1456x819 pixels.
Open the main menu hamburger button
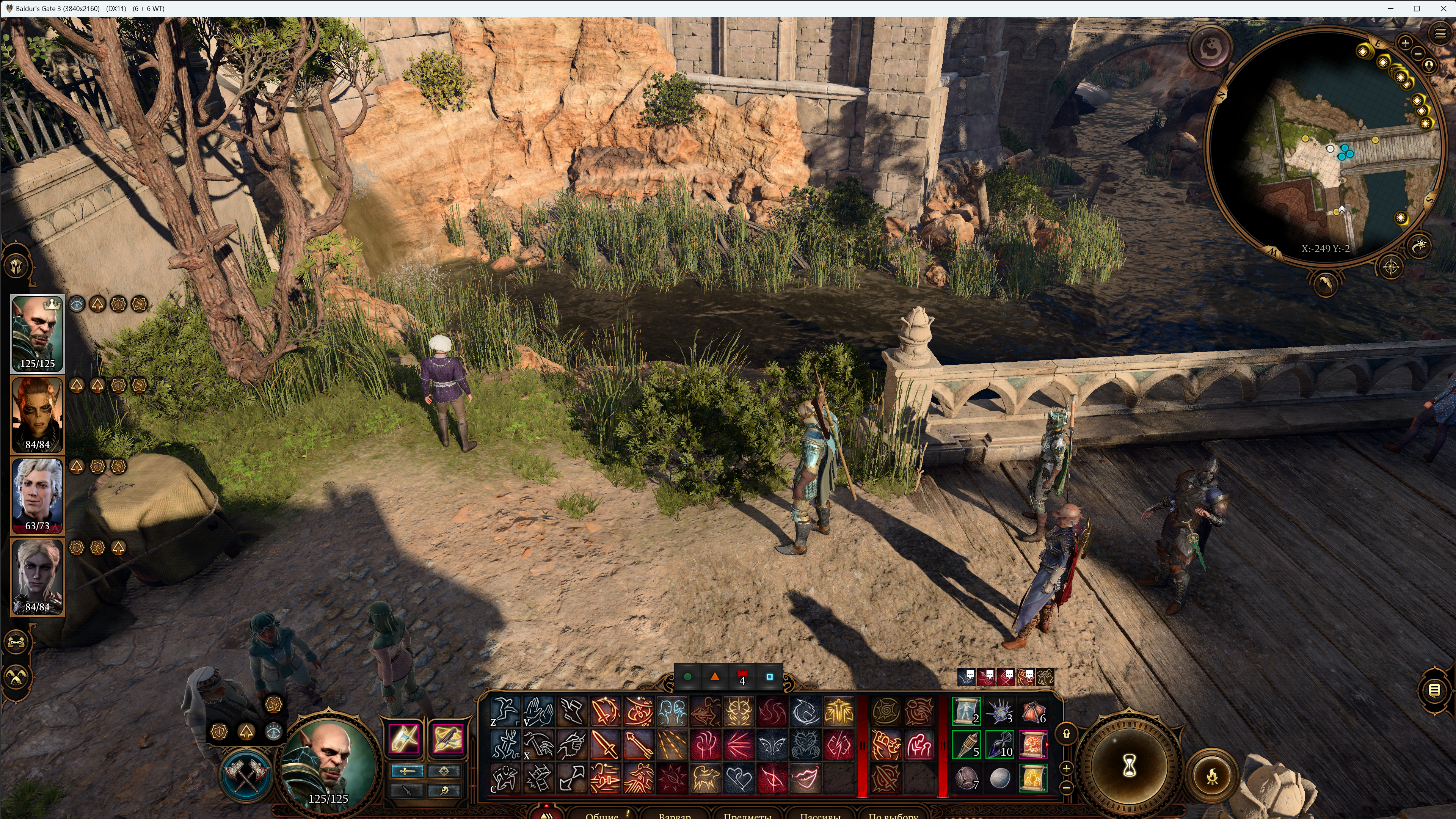coord(1440,34)
